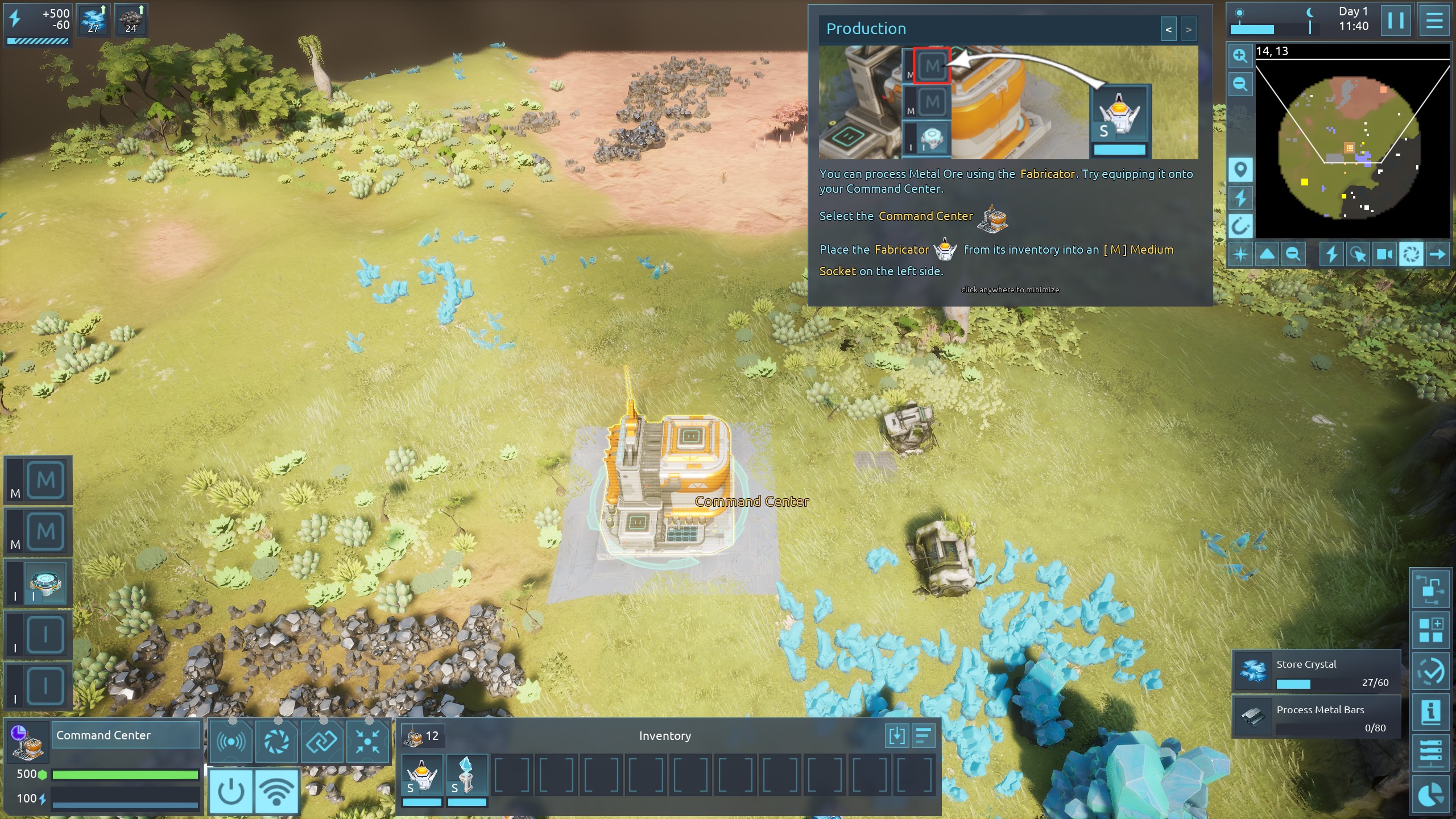Select the Fabricator item in inventory
Image resolution: width=1456 pixels, height=819 pixels.
pos(422,776)
